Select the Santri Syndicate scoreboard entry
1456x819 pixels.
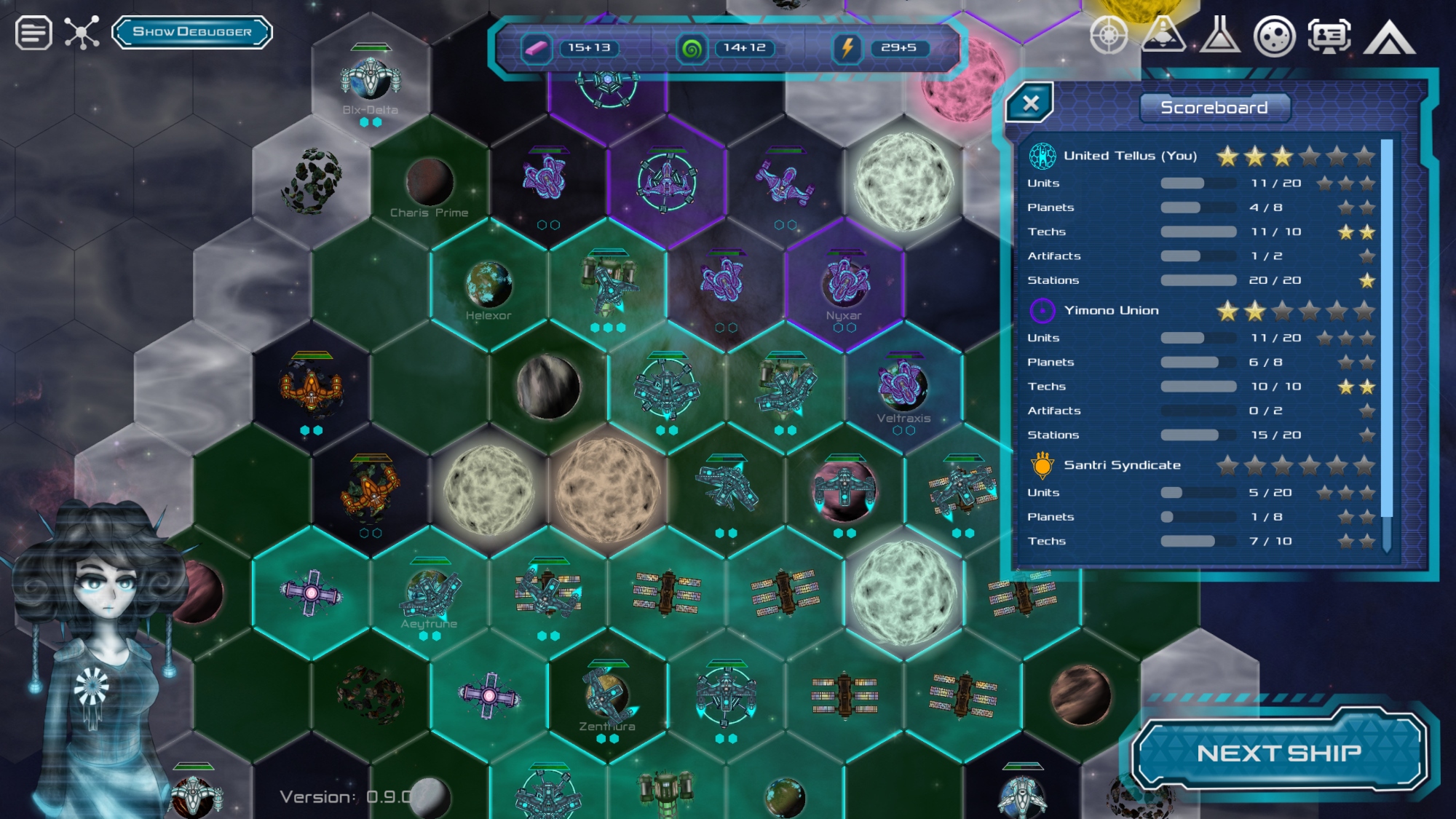coord(1122,465)
